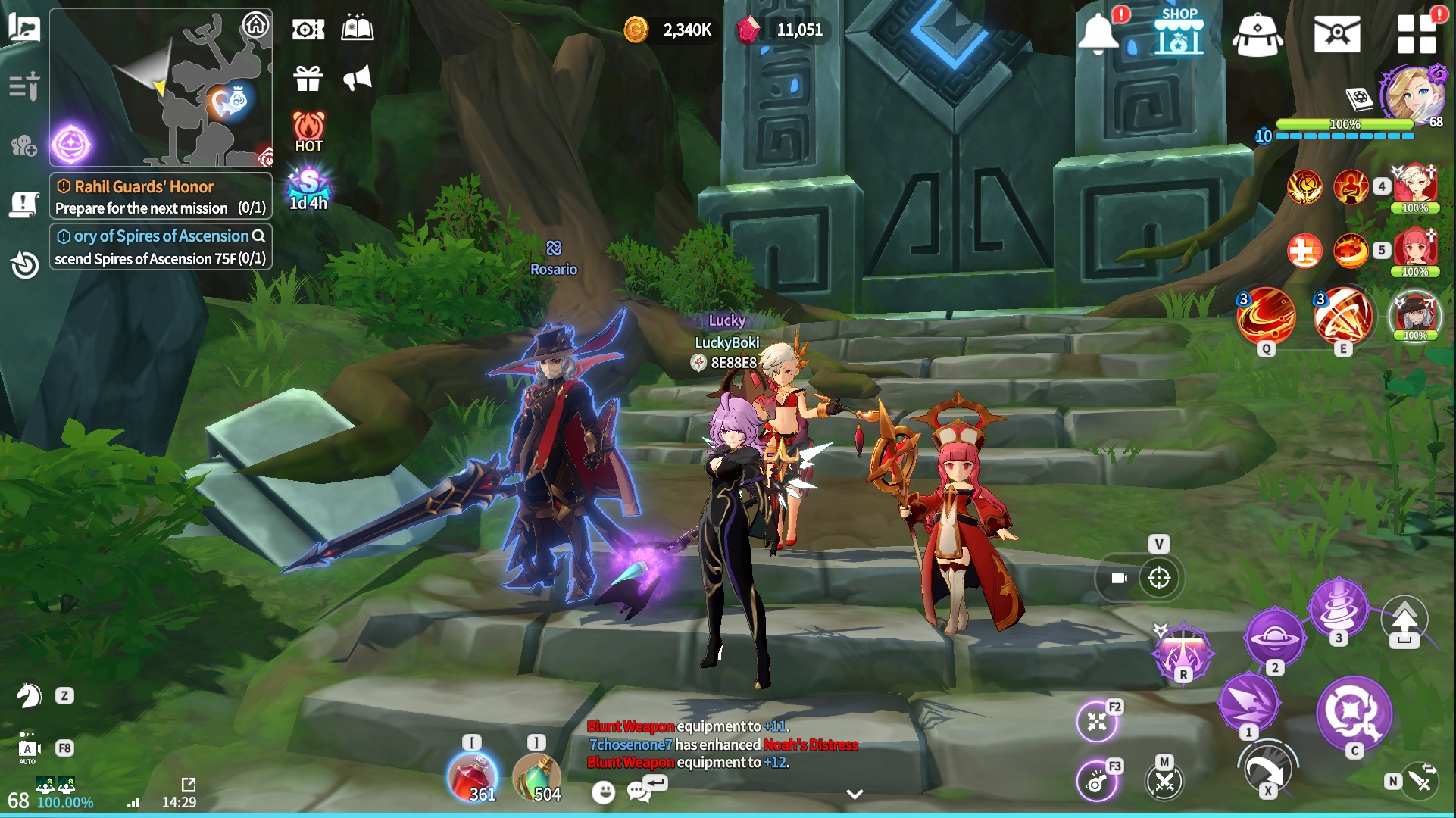Check the notification bell

click(x=1098, y=34)
